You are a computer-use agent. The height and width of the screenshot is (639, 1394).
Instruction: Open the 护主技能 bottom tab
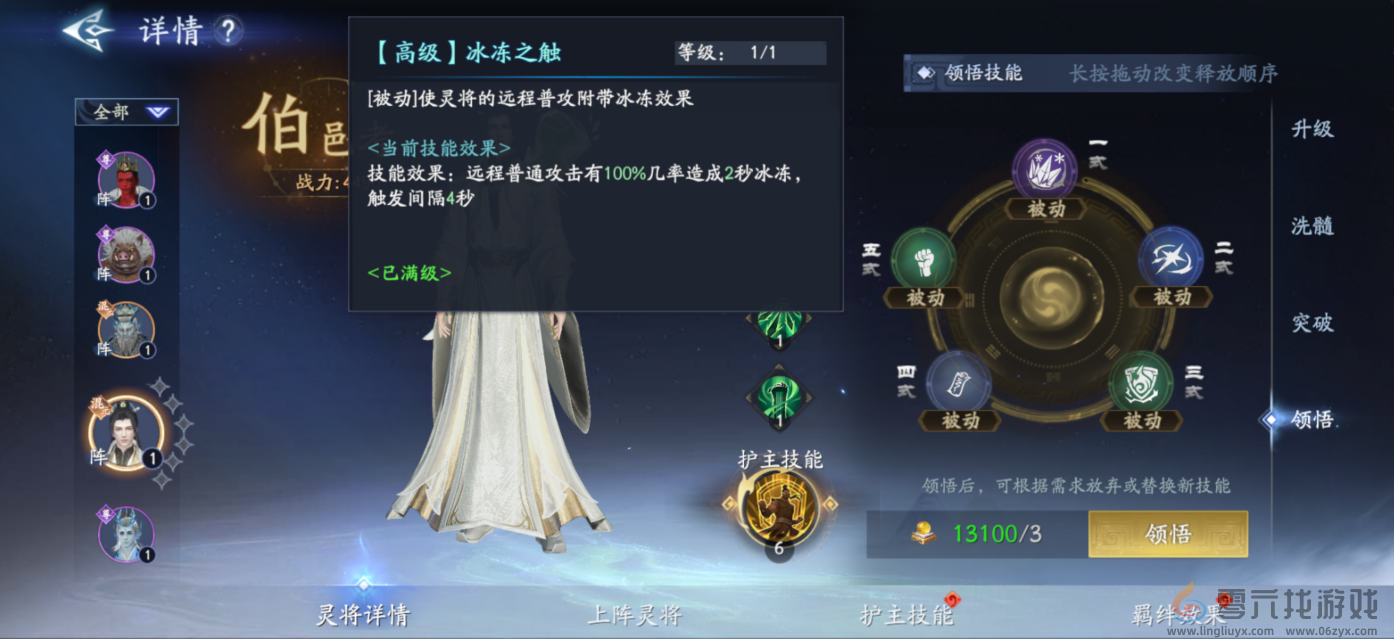tap(907, 614)
